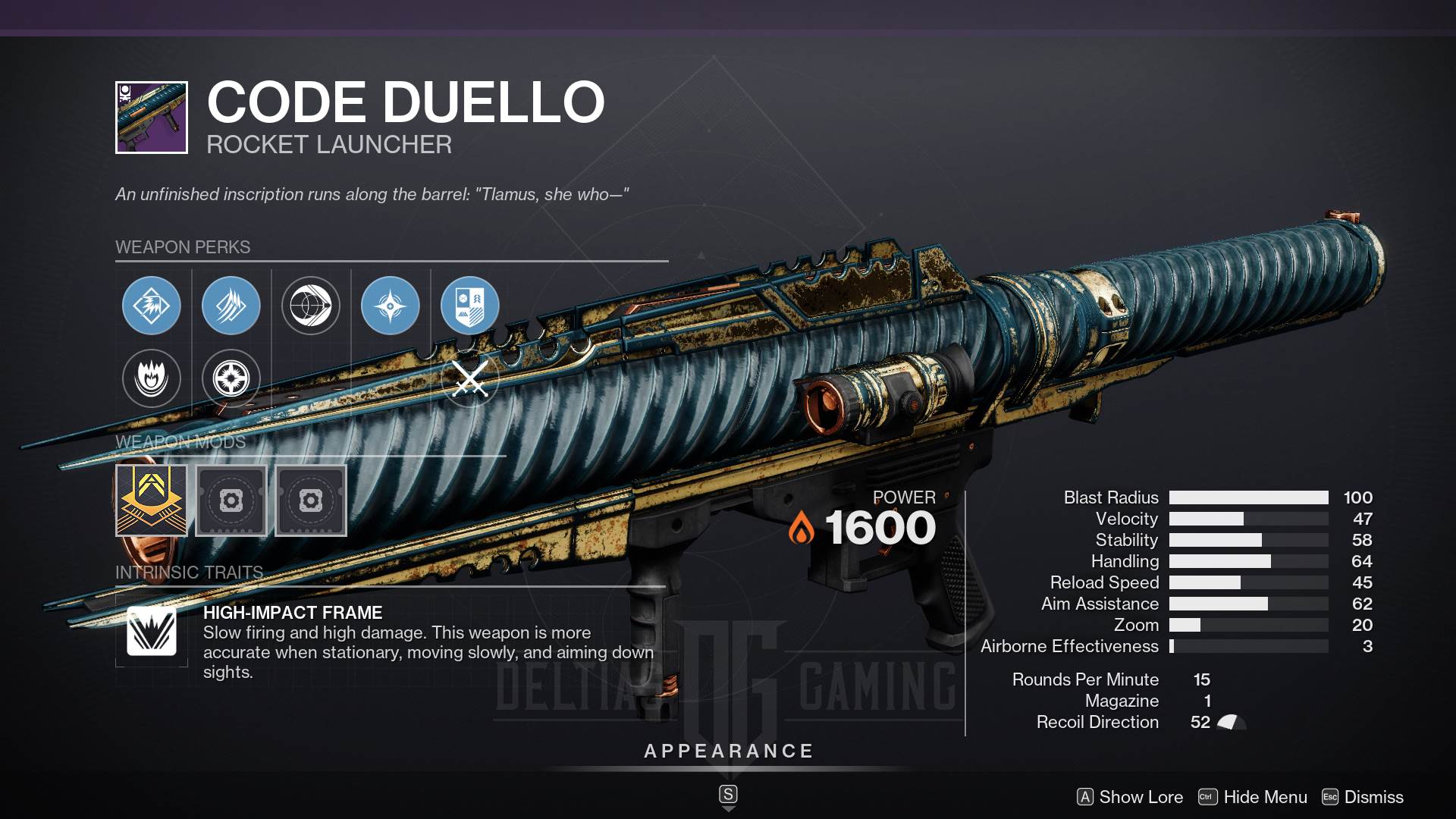Open the gold chevron weapon mod slot
The width and height of the screenshot is (1456, 819).
(152, 500)
